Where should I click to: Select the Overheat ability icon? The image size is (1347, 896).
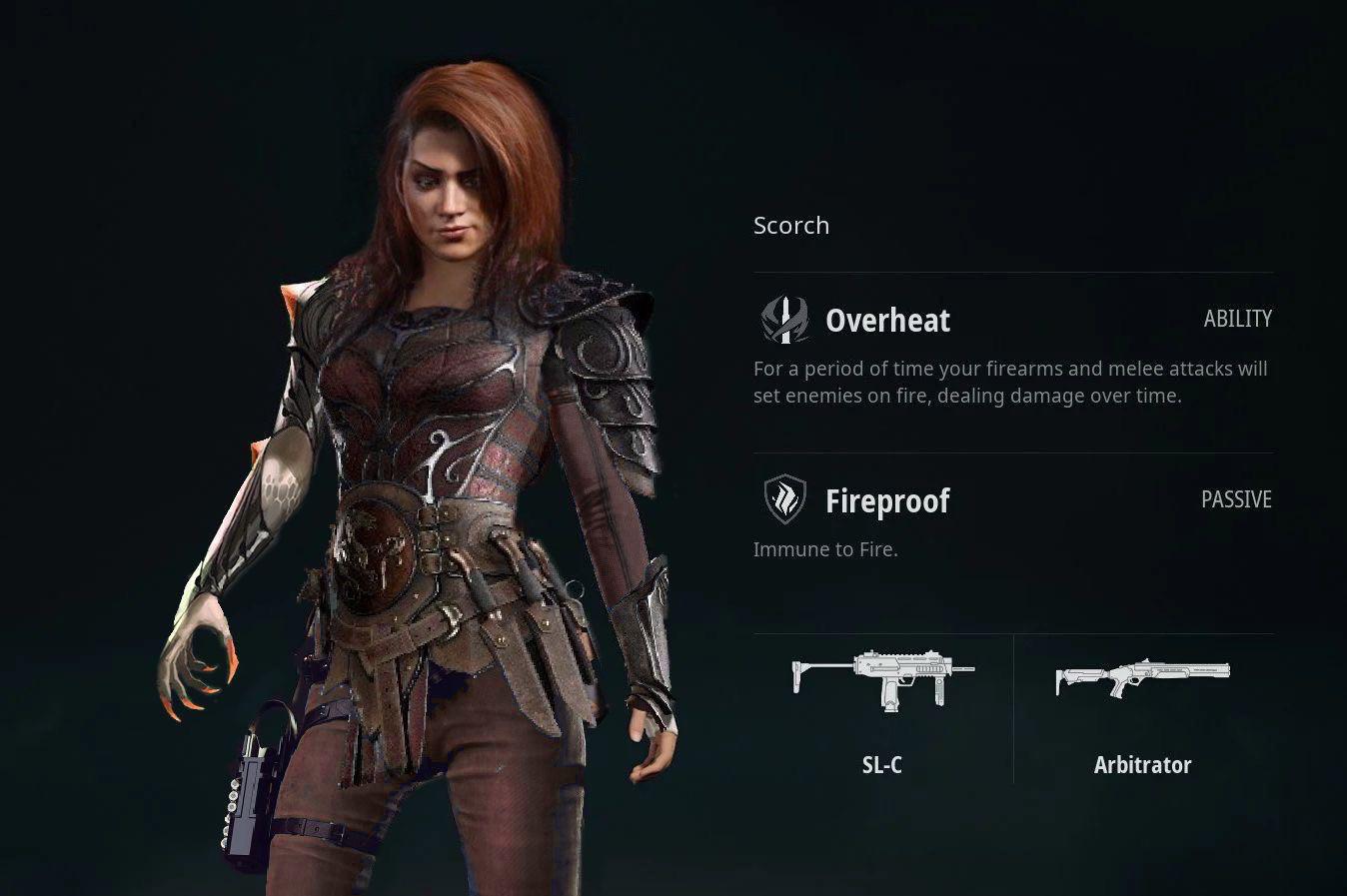[x=784, y=320]
